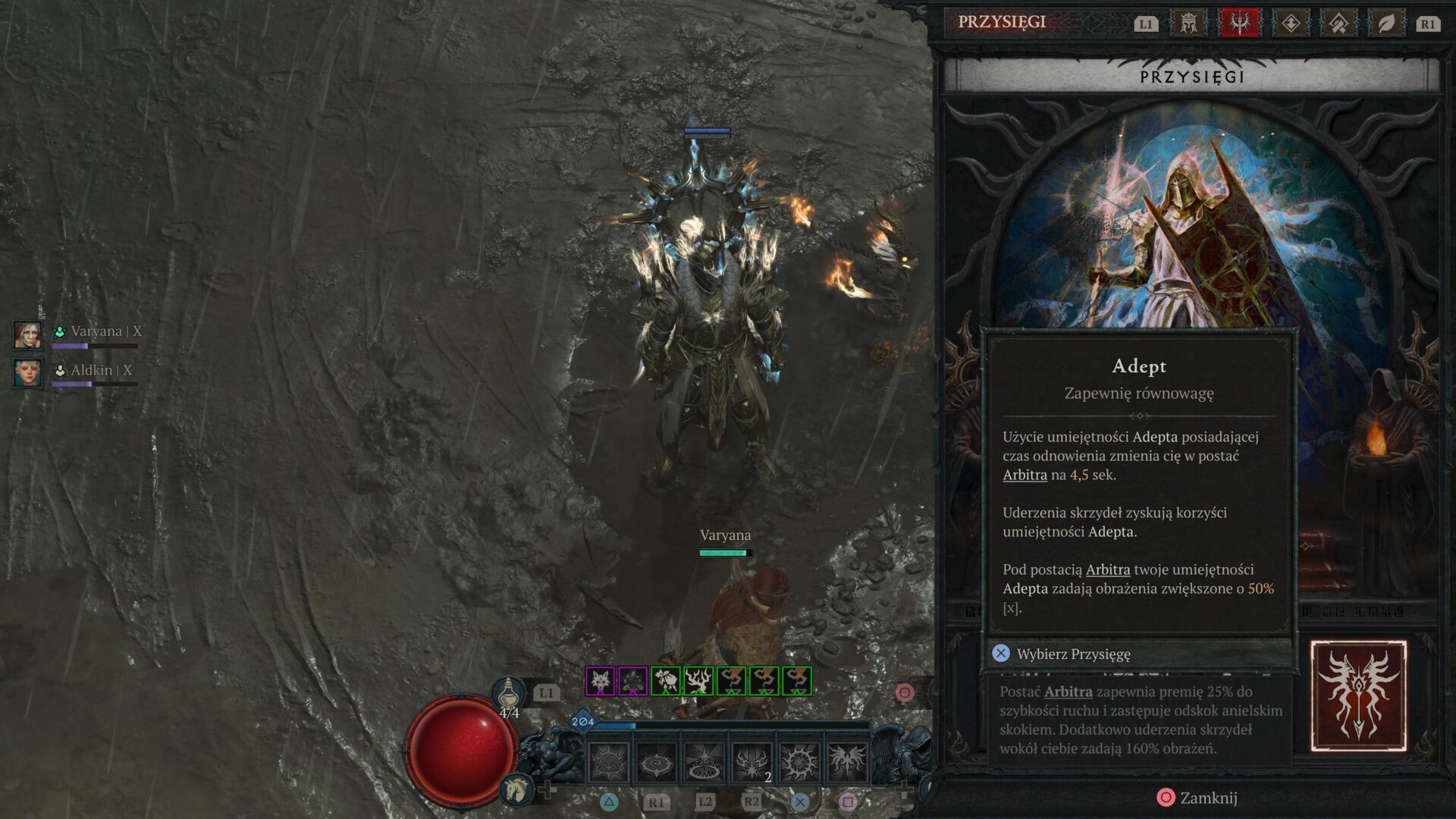Image resolution: width=1456 pixels, height=819 pixels.
Task: Switch to the crowned helmet tab
Action: (x=1188, y=24)
